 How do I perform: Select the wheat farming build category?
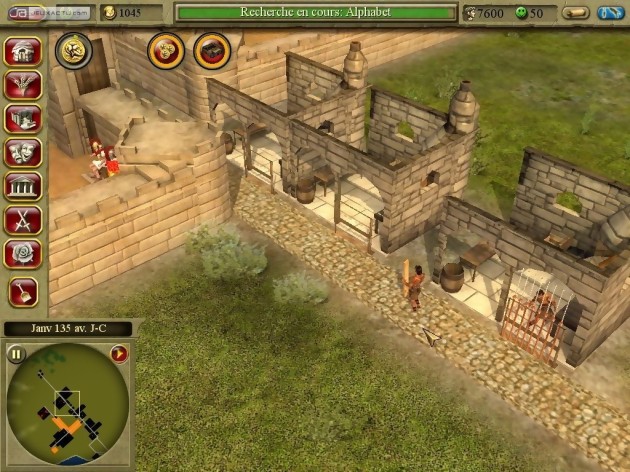coord(23,85)
